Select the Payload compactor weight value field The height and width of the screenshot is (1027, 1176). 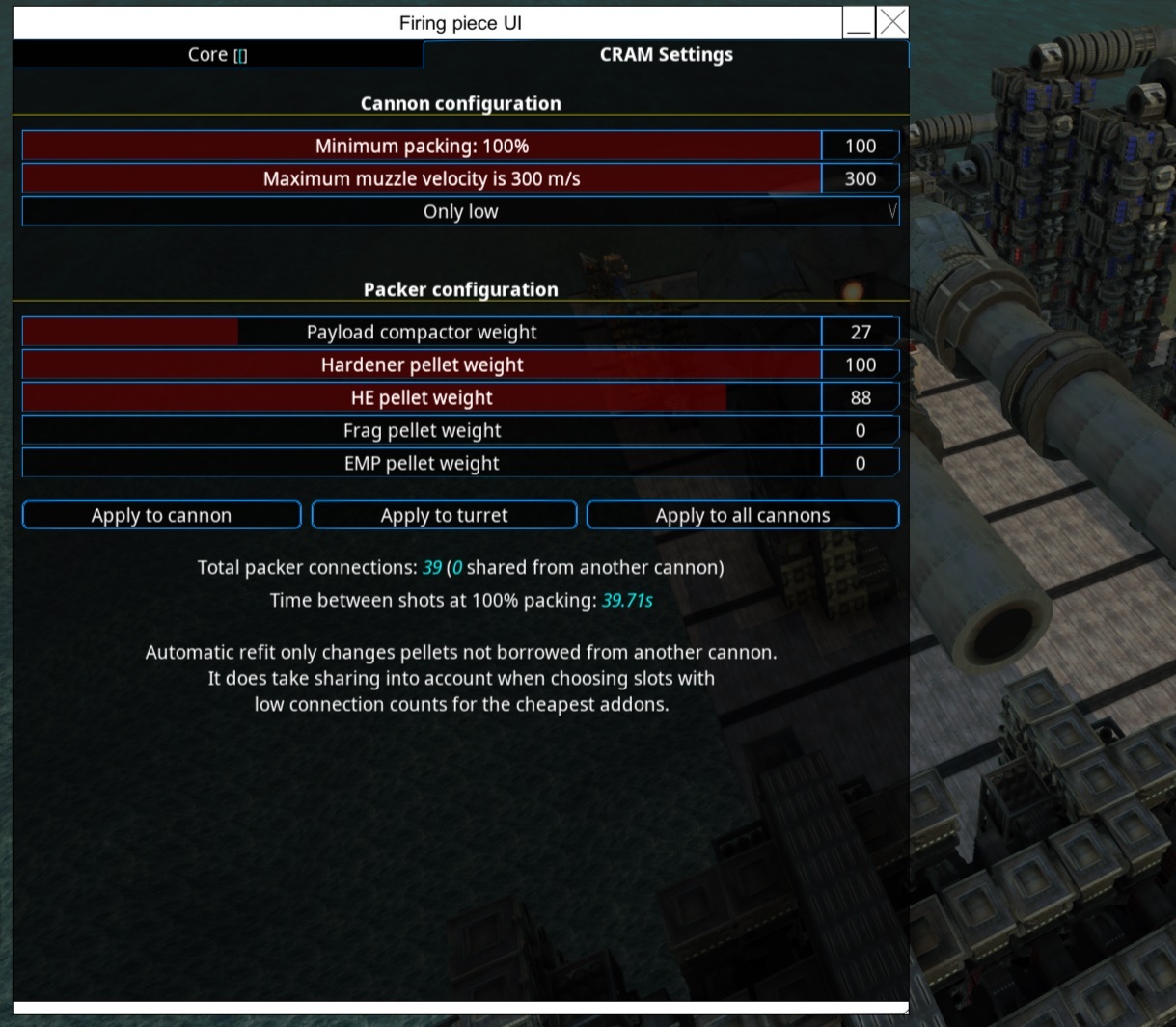pyautogui.click(x=861, y=333)
